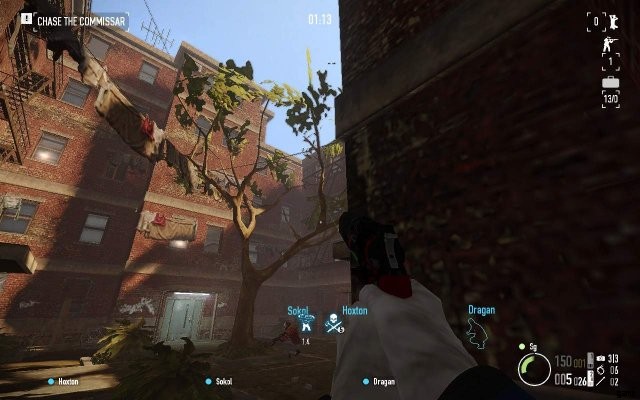The width and height of the screenshot is (640, 400).
Task: Select Hoxton's teammate panel entry
Action: [63, 381]
